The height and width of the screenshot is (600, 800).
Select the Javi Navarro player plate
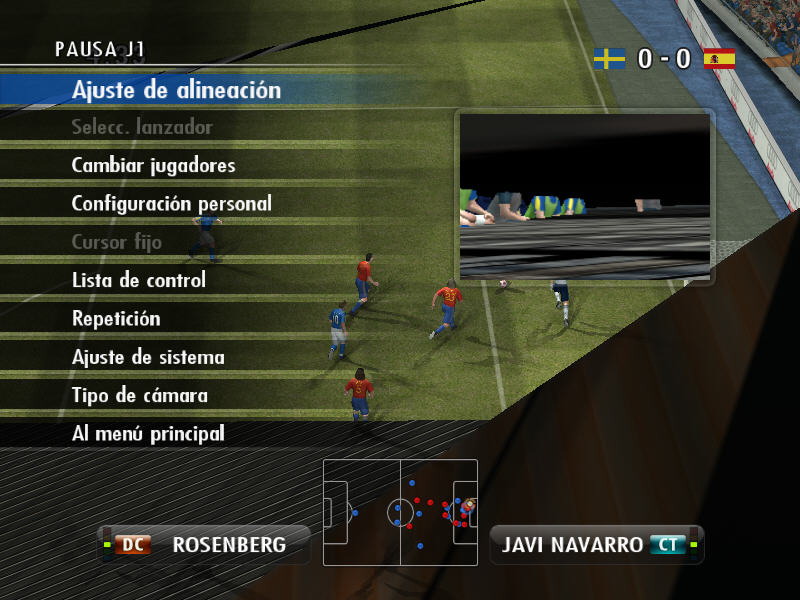[x=596, y=545]
